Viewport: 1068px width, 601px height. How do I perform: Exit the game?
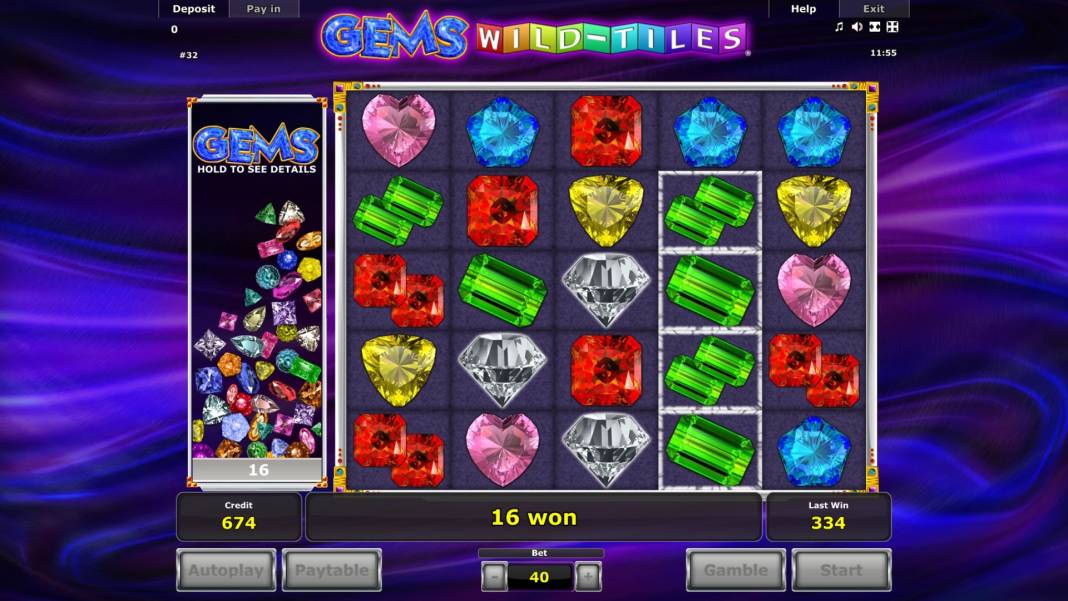(873, 9)
